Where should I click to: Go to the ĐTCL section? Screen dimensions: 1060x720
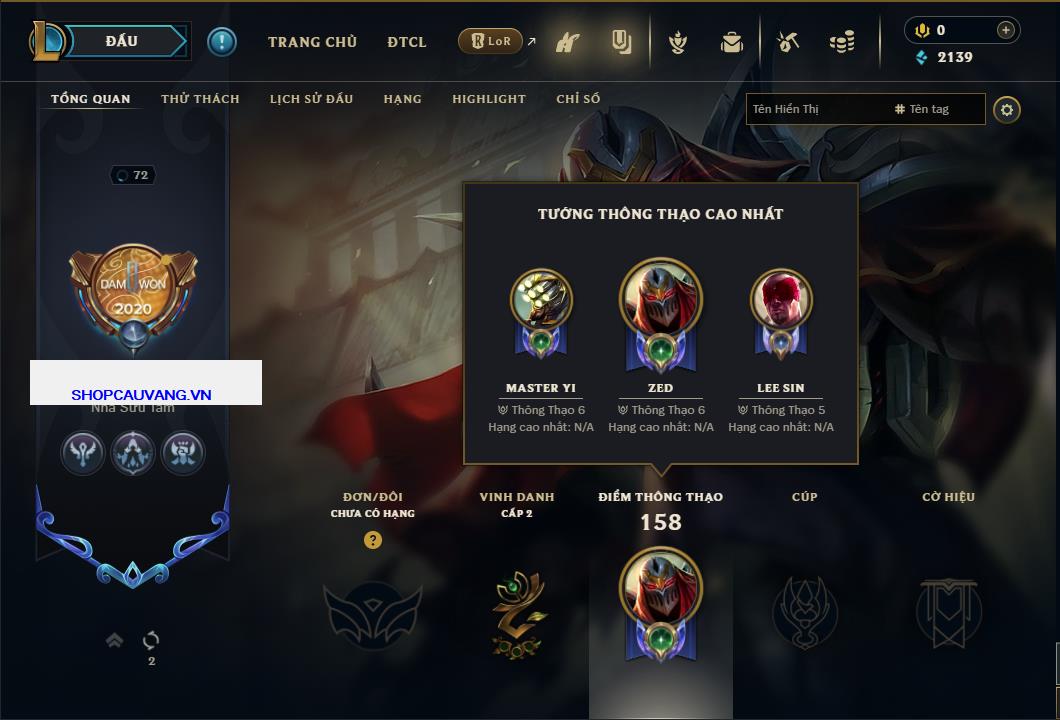[407, 42]
